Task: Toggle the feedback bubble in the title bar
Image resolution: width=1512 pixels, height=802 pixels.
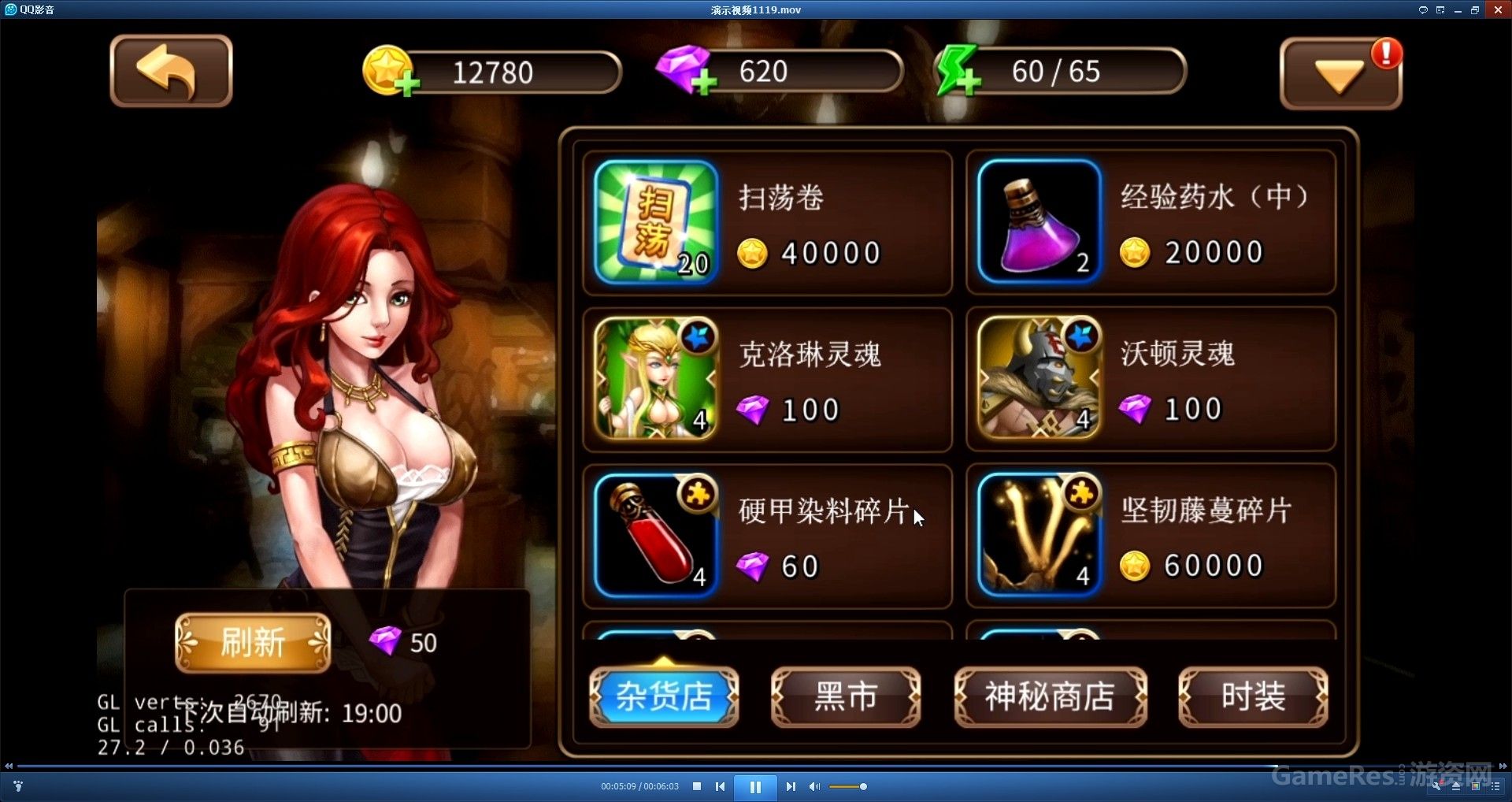Action: click(1423, 10)
